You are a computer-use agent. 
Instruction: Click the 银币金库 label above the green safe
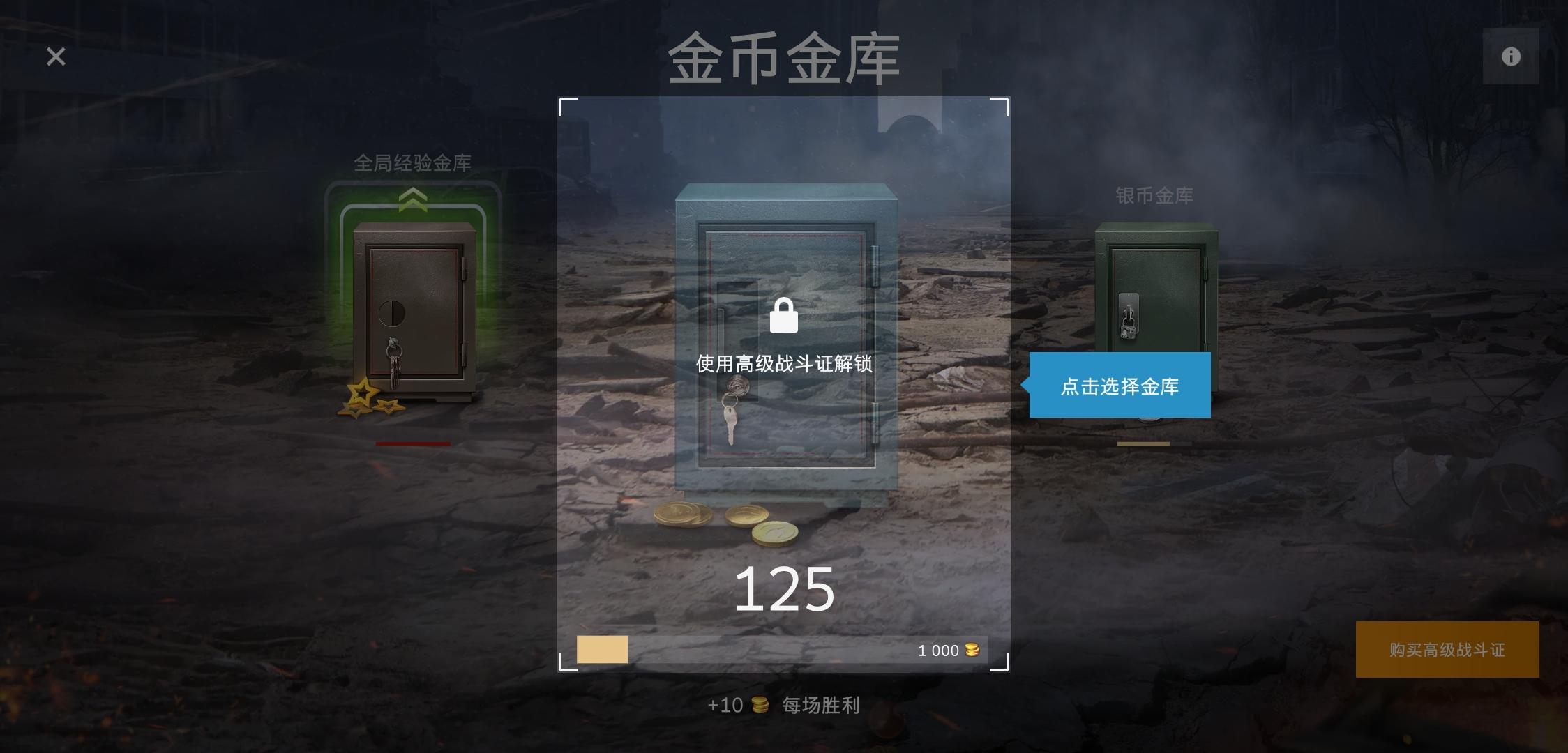click(x=1154, y=196)
